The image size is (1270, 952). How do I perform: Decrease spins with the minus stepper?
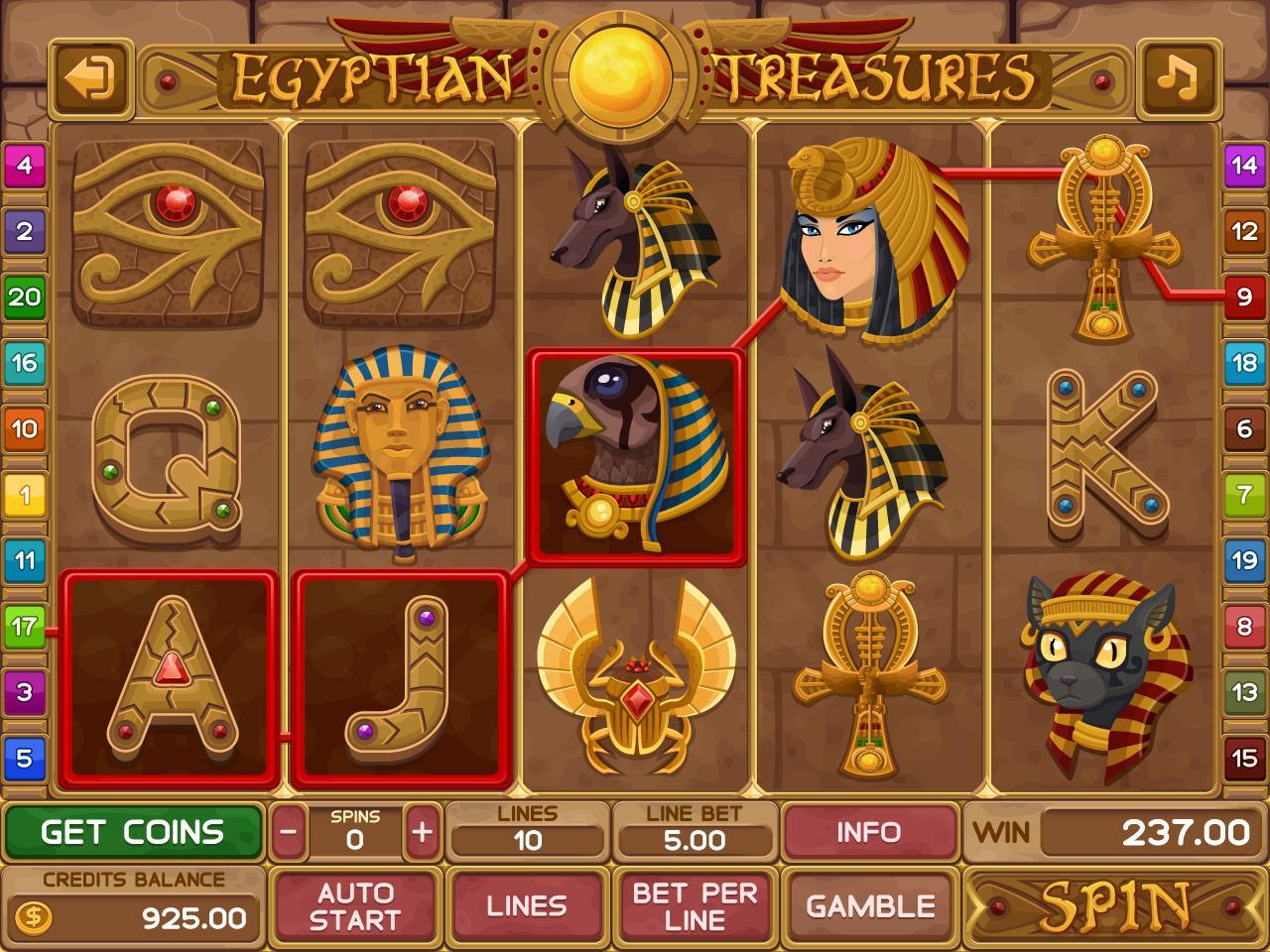288,833
